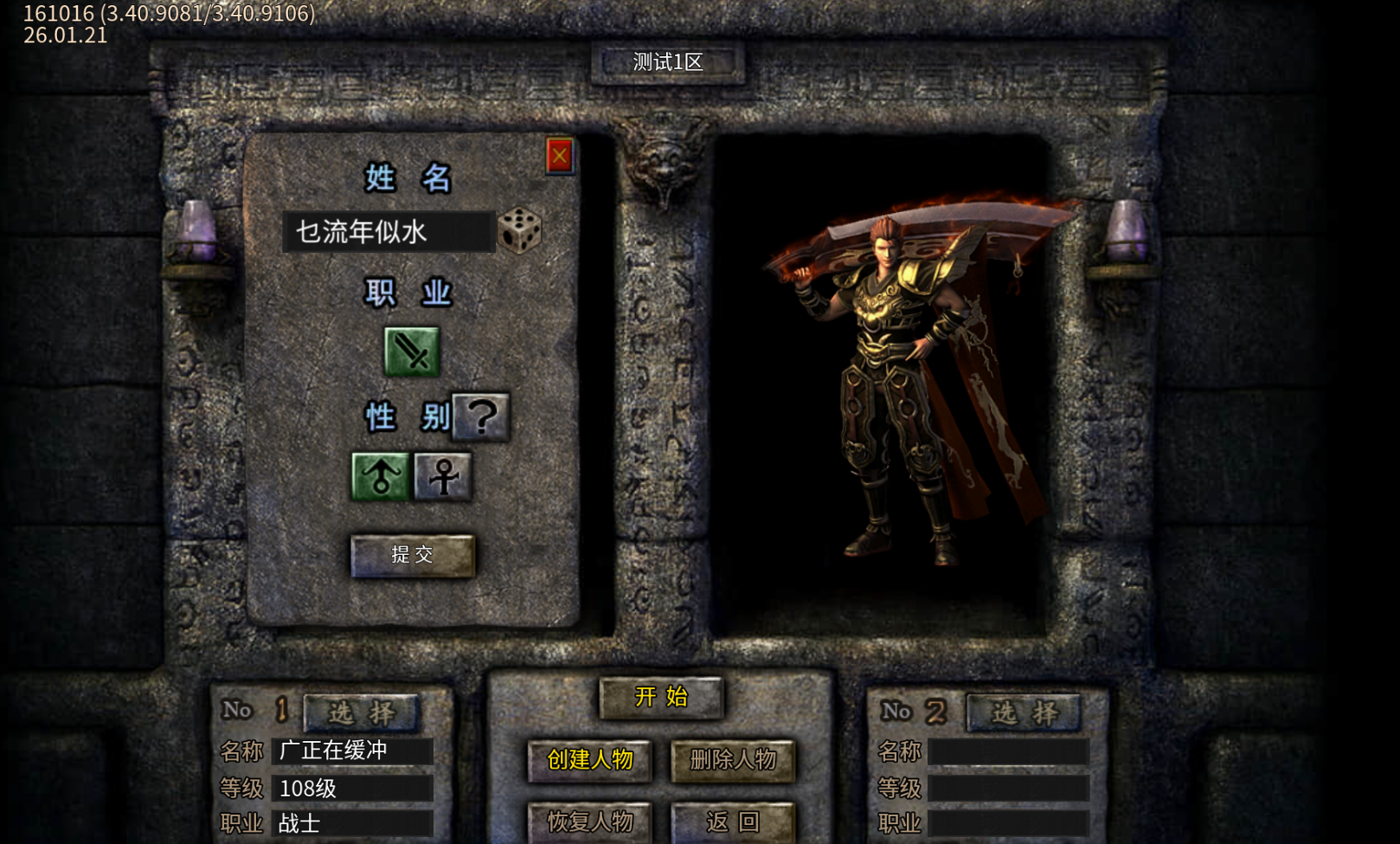This screenshot has height=844, width=1400.
Task: Close the character creation panel
Action: tap(560, 157)
